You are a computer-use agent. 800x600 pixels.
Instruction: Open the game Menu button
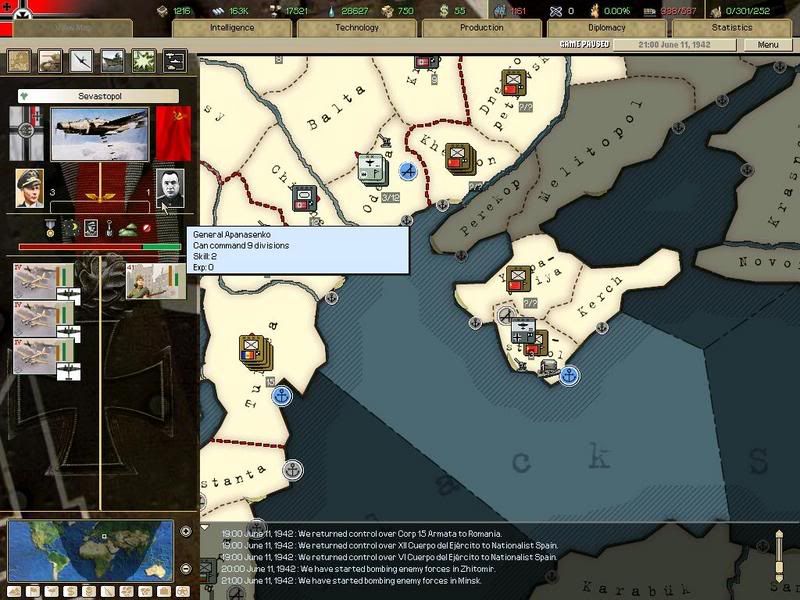click(x=768, y=45)
